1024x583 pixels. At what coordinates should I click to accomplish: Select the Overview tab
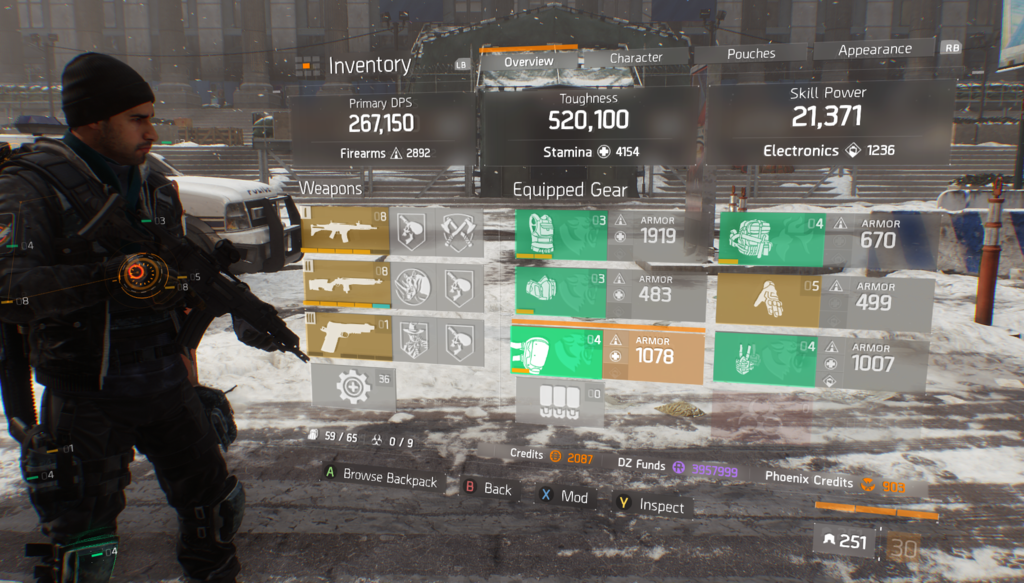(x=528, y=62)
